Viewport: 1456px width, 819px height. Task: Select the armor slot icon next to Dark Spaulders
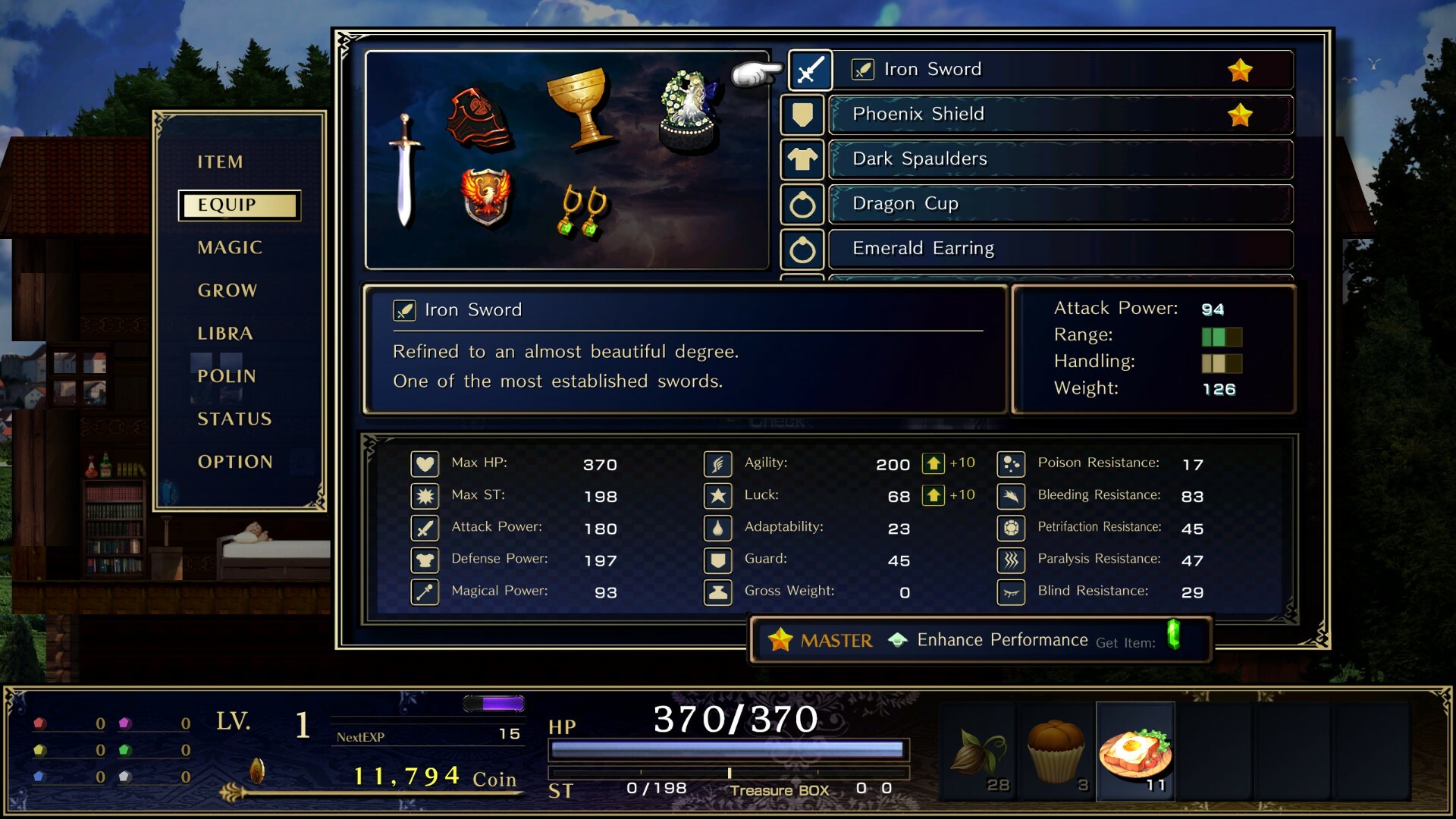tap(802, 159)
